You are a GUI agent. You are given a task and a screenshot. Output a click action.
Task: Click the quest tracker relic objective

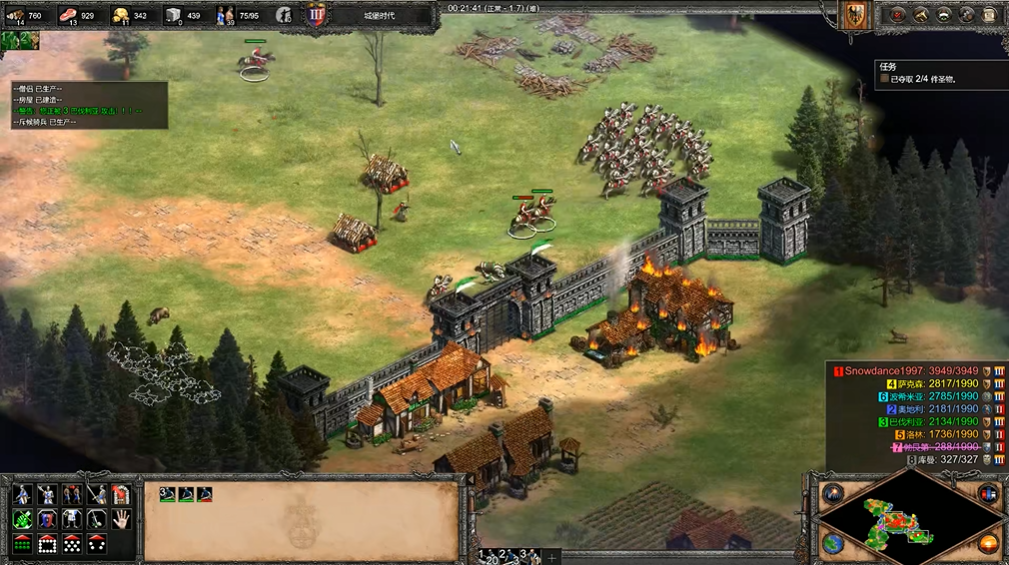(x=922, y=79)
